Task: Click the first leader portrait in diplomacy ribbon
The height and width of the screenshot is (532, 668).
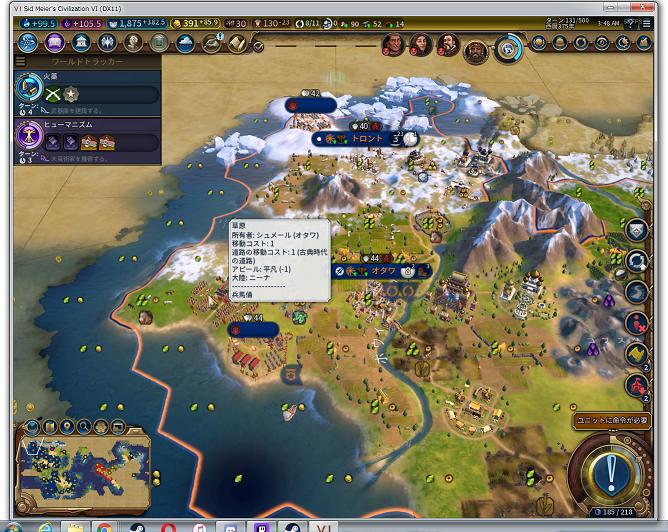Action: pos(395,44)
